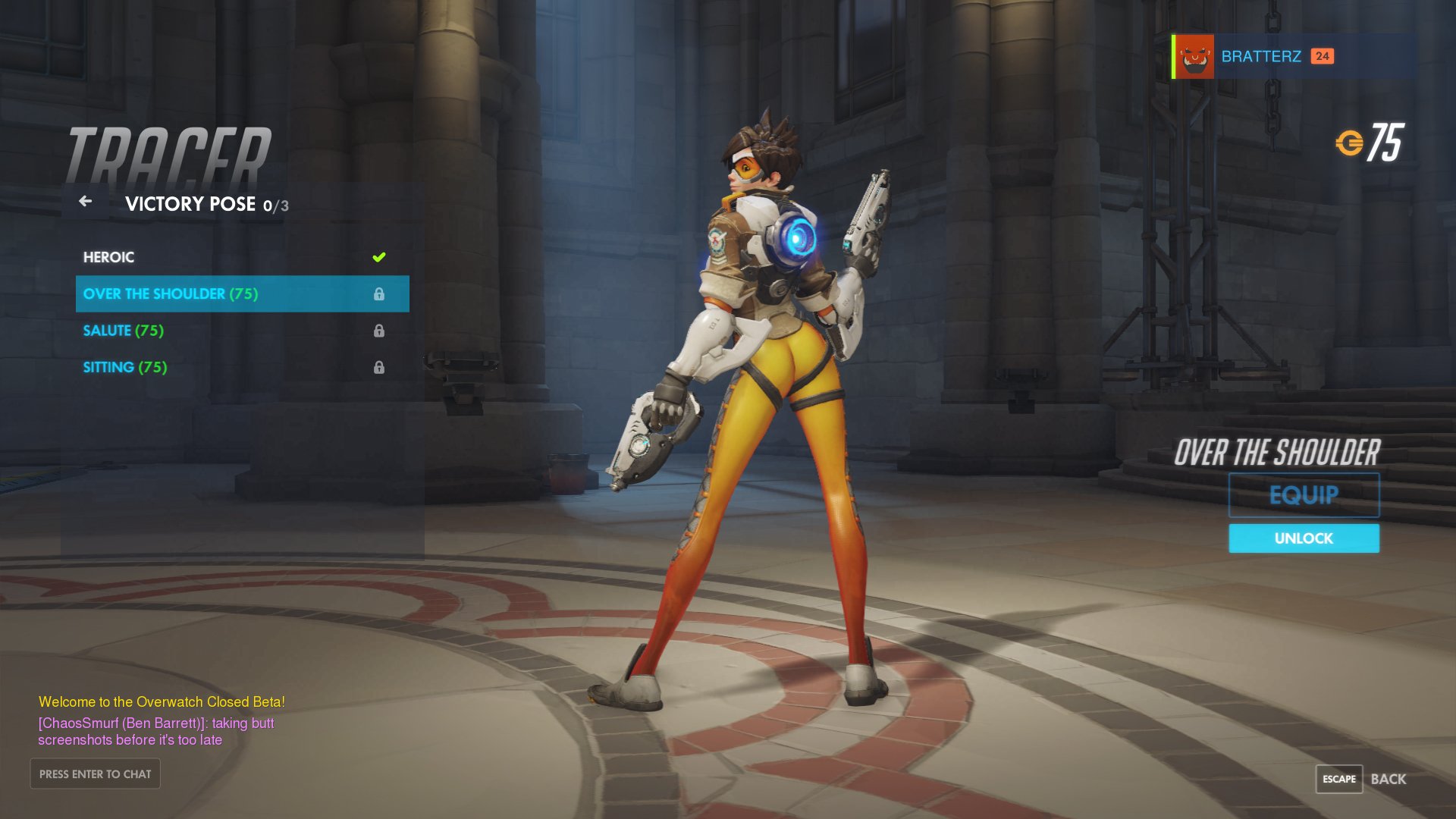
Task: Click the lock icon beside Over the Shoulder
Action: point(379,293)
